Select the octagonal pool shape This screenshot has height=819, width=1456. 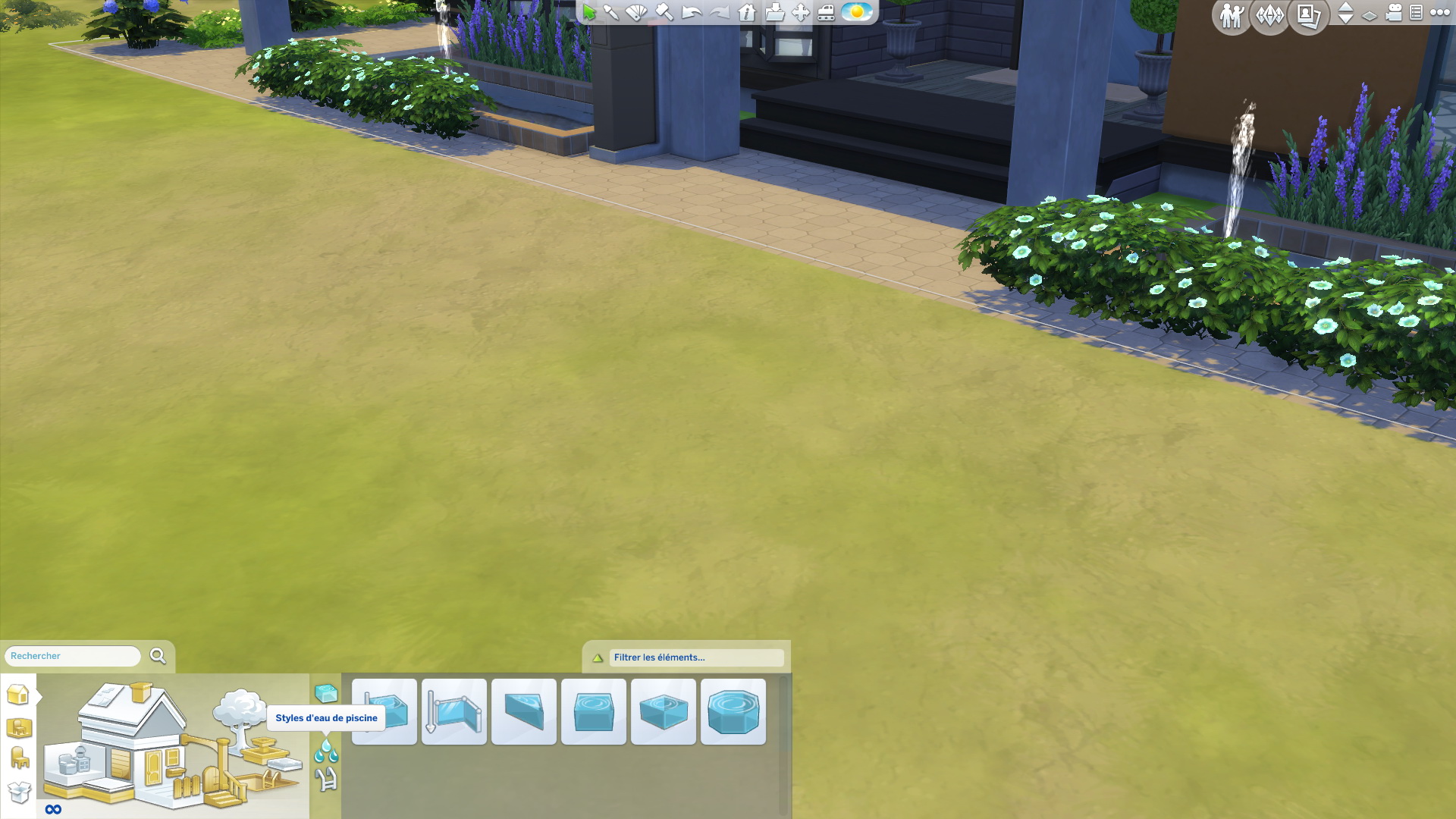[x=733, y=712]
